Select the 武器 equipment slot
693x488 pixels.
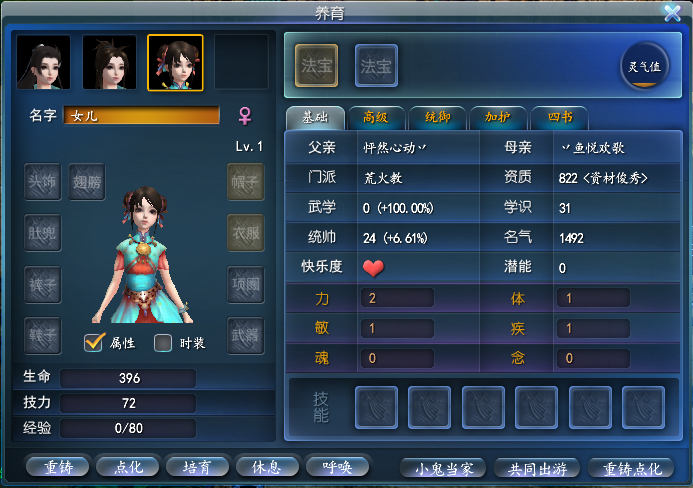246,334
